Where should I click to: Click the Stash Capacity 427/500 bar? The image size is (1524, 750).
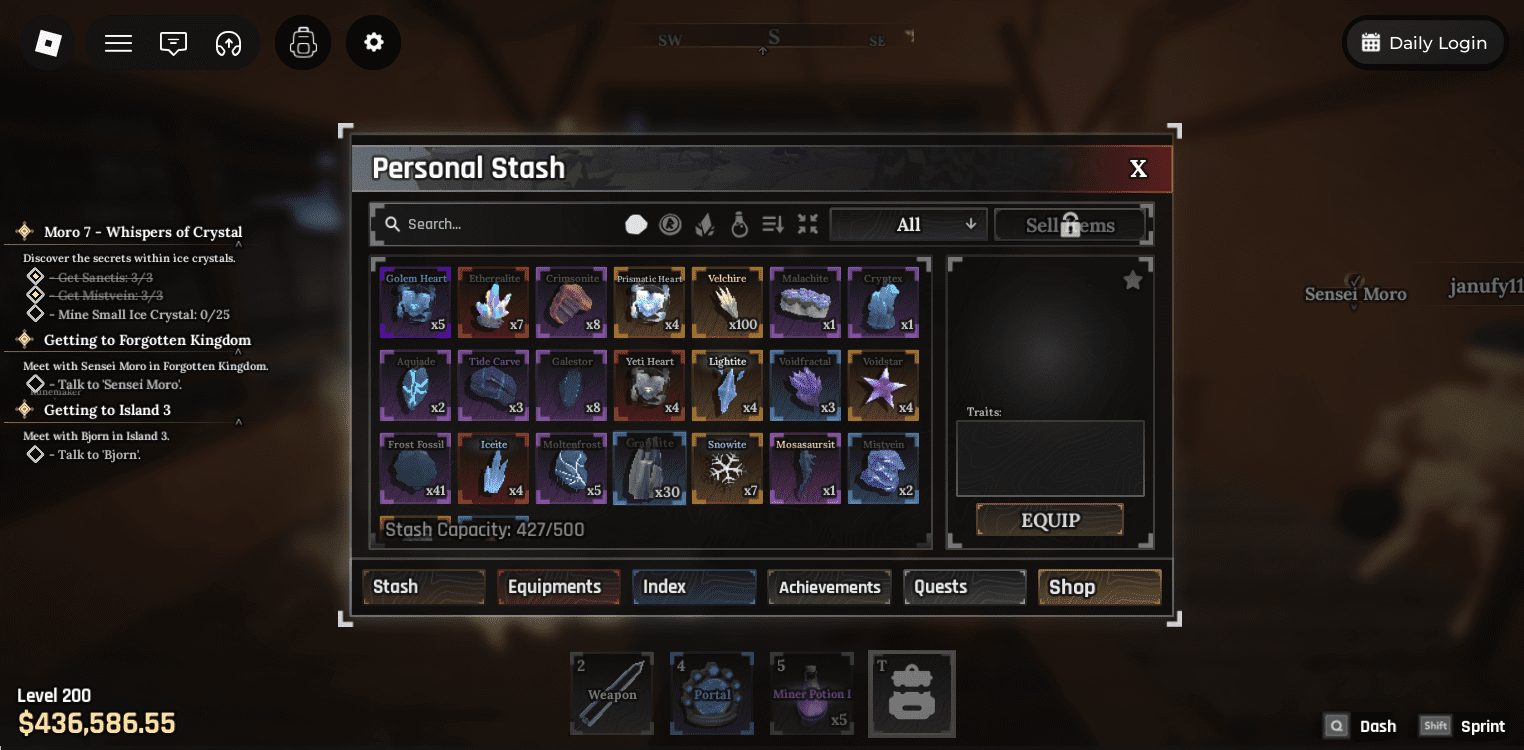click(x=484, y=529)
